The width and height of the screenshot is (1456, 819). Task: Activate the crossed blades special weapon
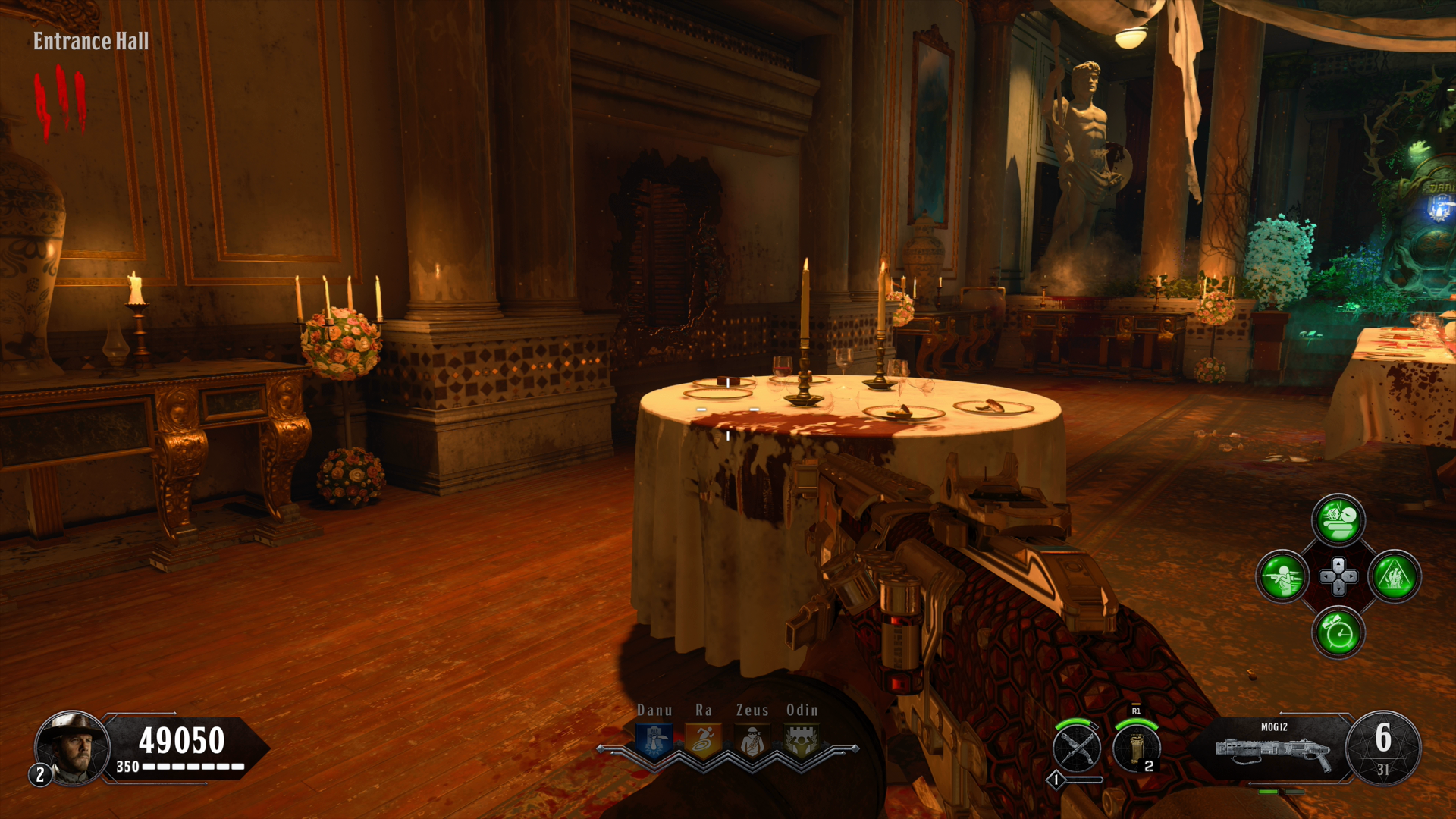1077,748
